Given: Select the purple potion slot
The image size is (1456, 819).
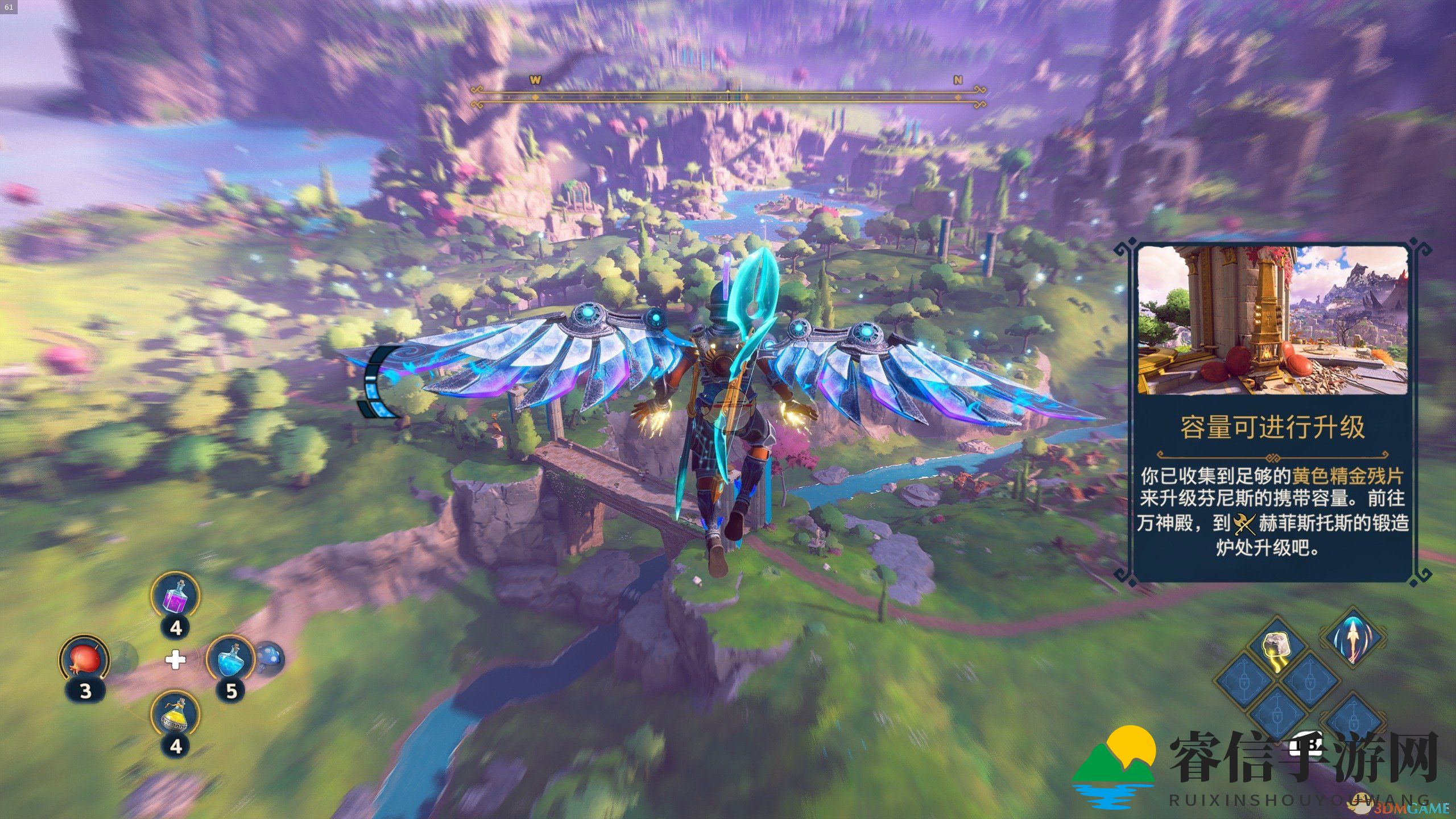Looking at the screenshot, I should click(x=175, y=597).
